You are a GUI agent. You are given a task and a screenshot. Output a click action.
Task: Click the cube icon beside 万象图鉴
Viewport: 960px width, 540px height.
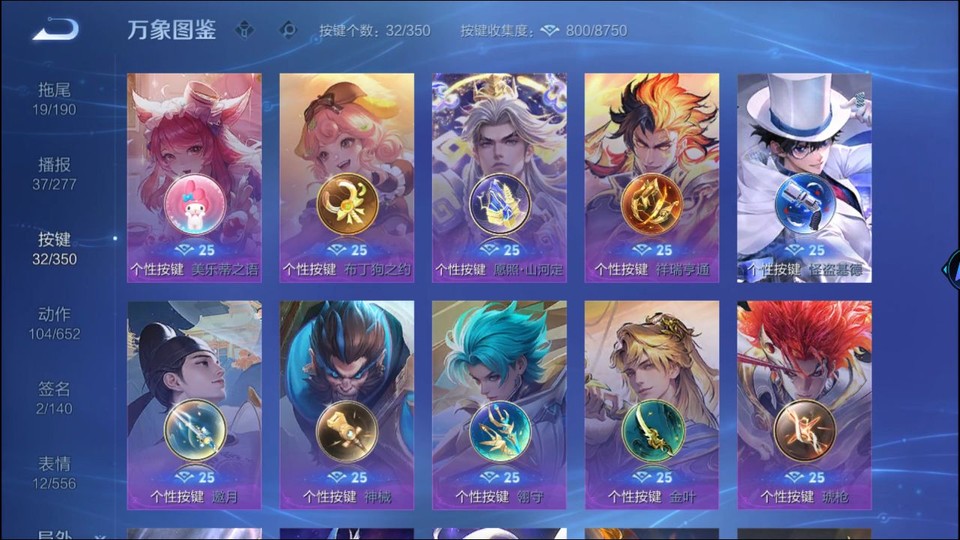[244, 30]
